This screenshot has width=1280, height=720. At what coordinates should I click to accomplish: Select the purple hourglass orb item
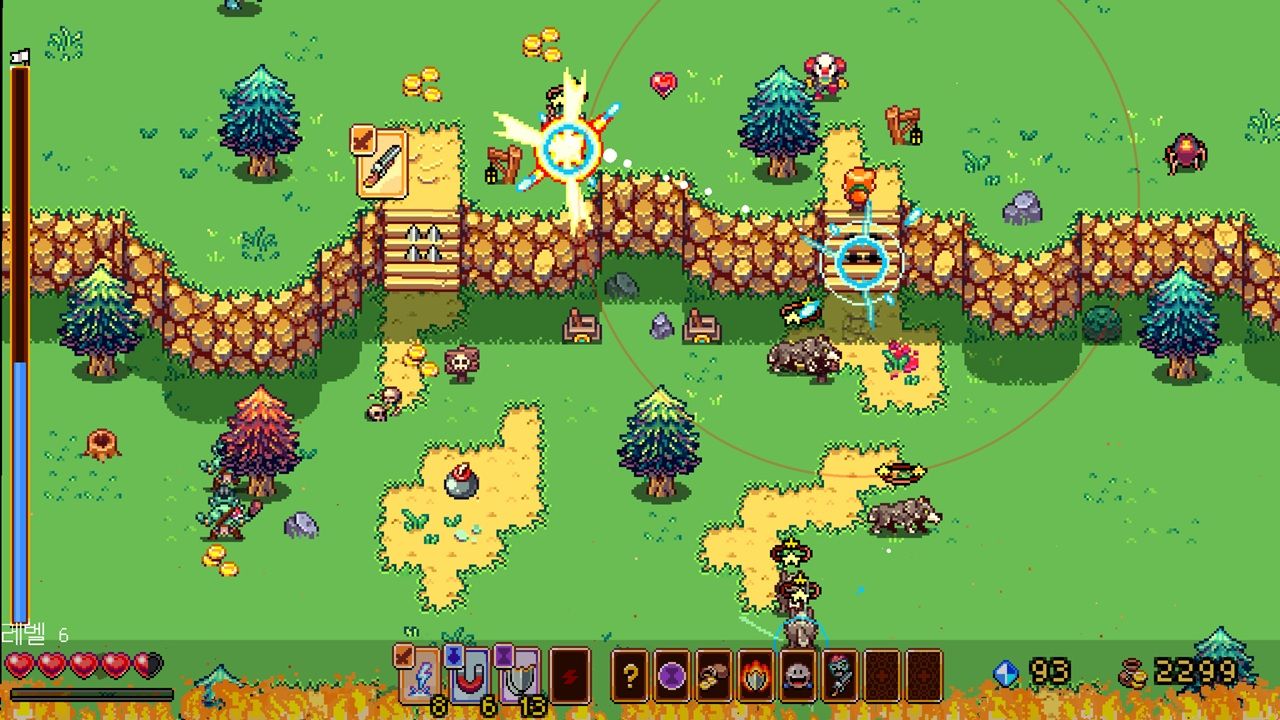coord(672,676)
